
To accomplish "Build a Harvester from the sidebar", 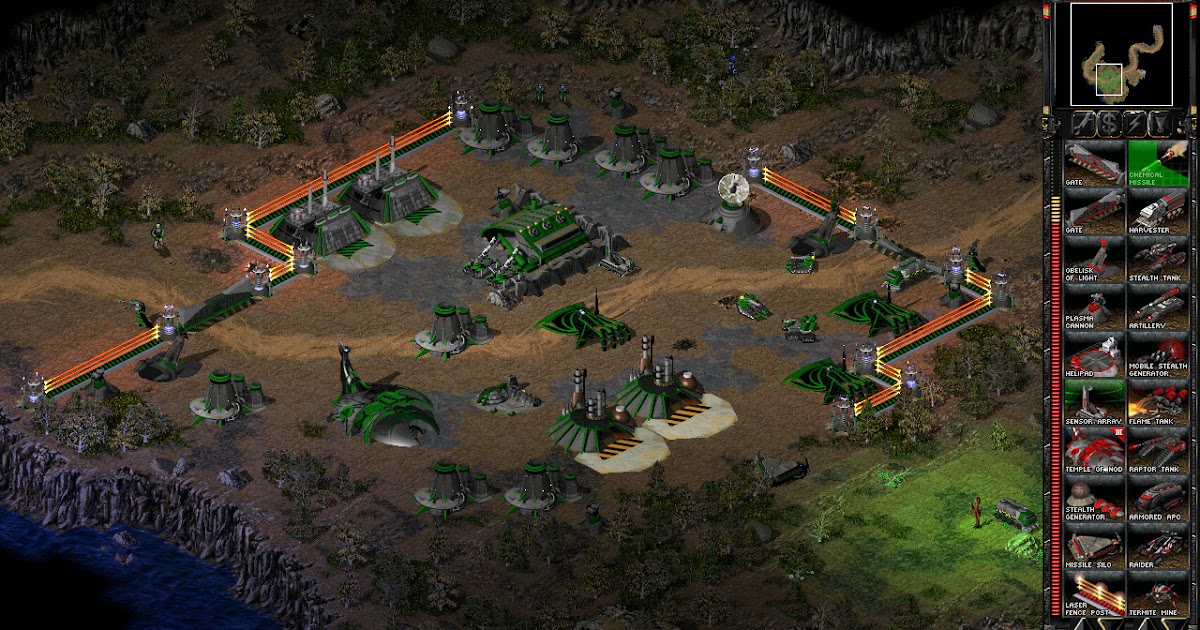I will (1158, 211).
